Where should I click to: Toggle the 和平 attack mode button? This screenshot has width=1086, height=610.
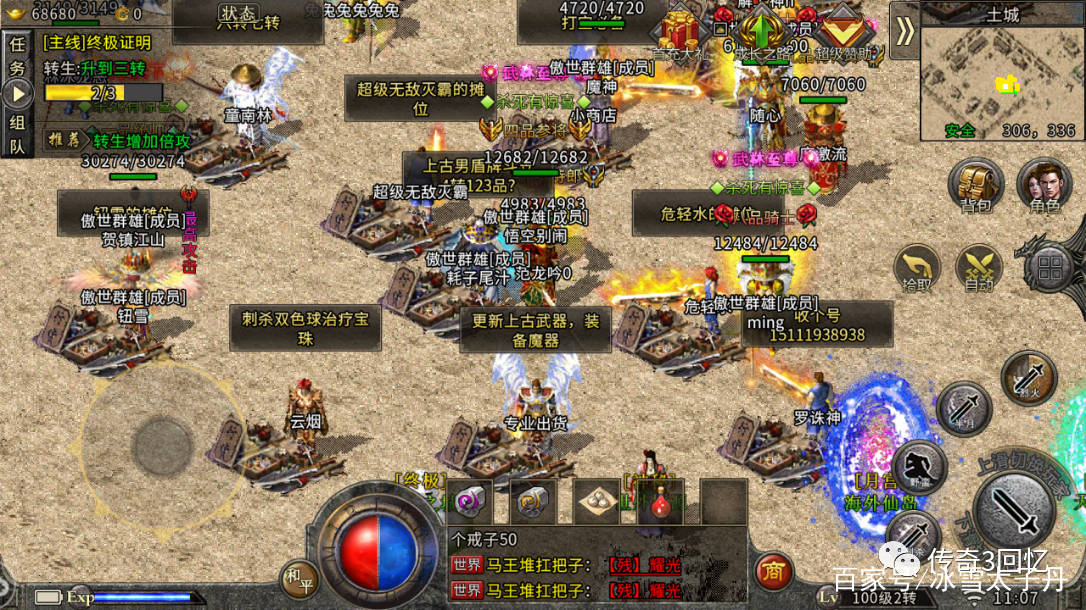tap(295, 577)
